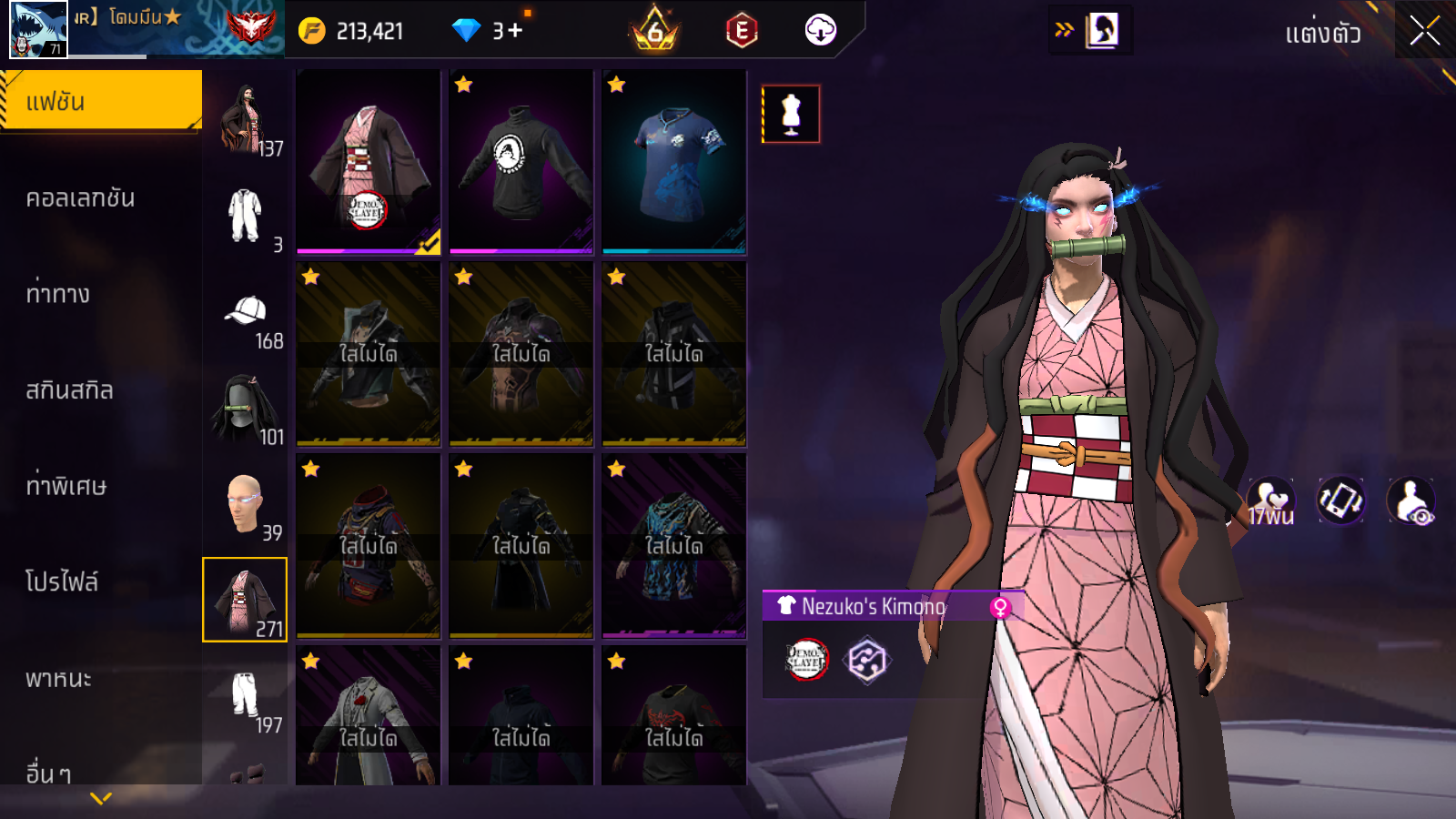This screenshot has height=819, width=1456.
Task: Select the Nezuko's Kimono top item
Action: (x=369, y=162)
